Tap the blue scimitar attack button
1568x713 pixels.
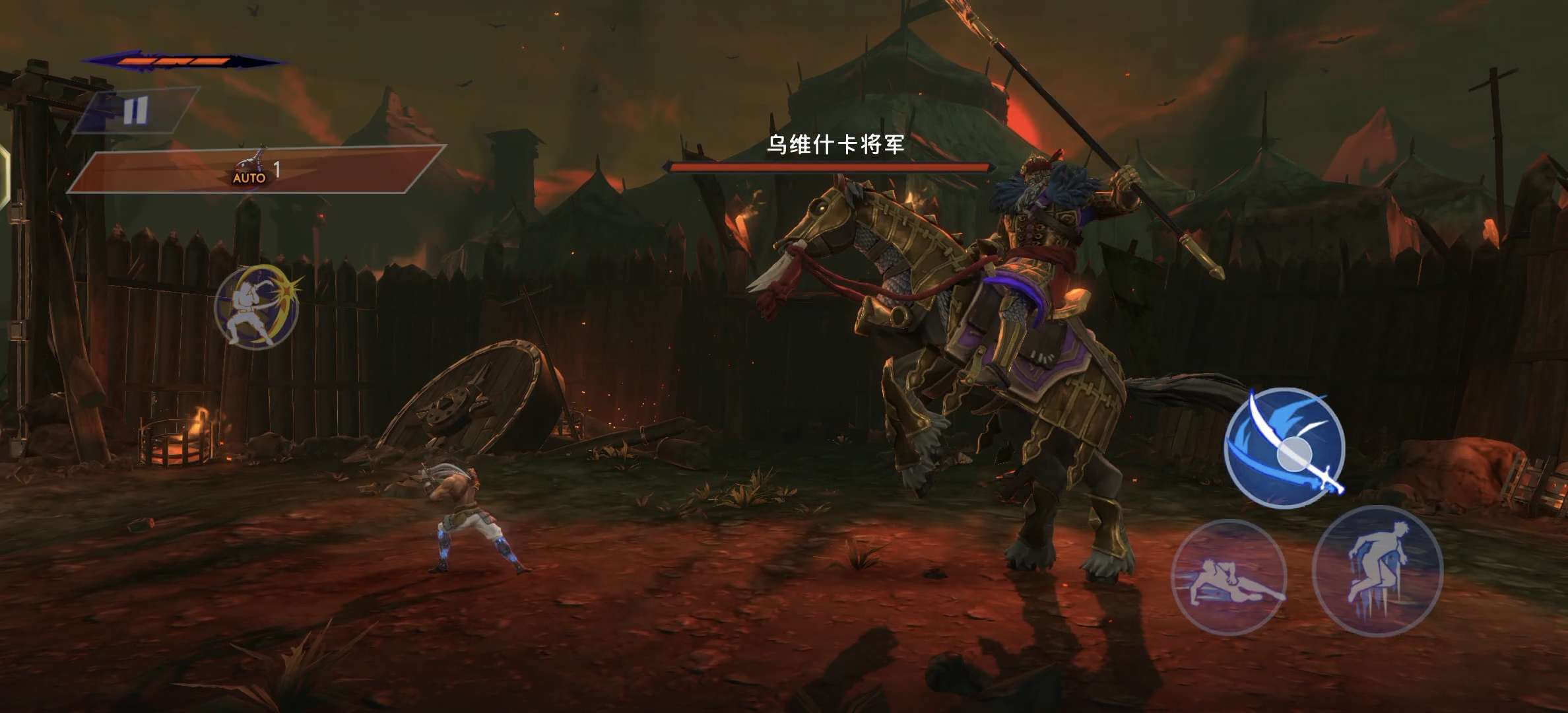tap(1284, 448)
